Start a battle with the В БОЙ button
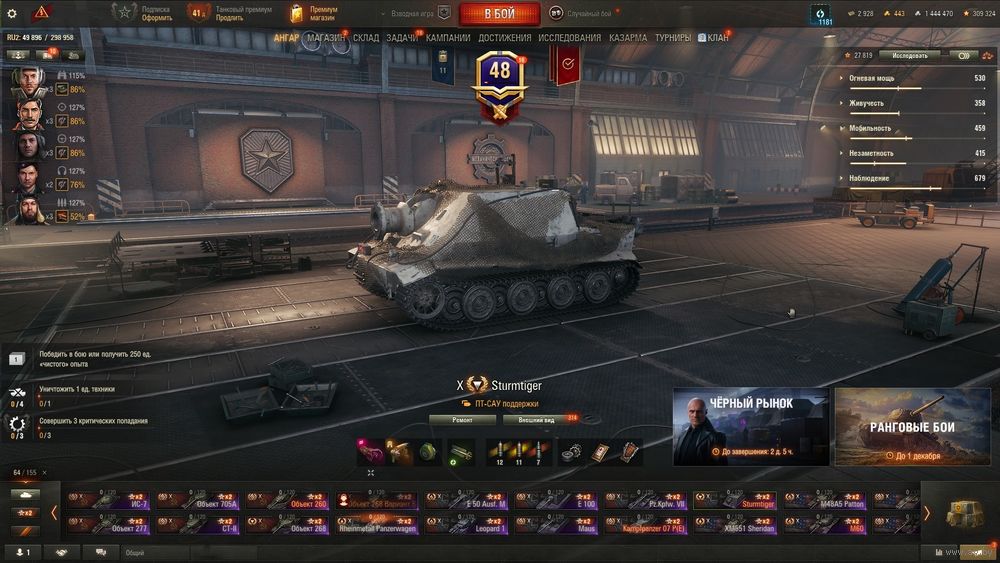 coord(499,13)
